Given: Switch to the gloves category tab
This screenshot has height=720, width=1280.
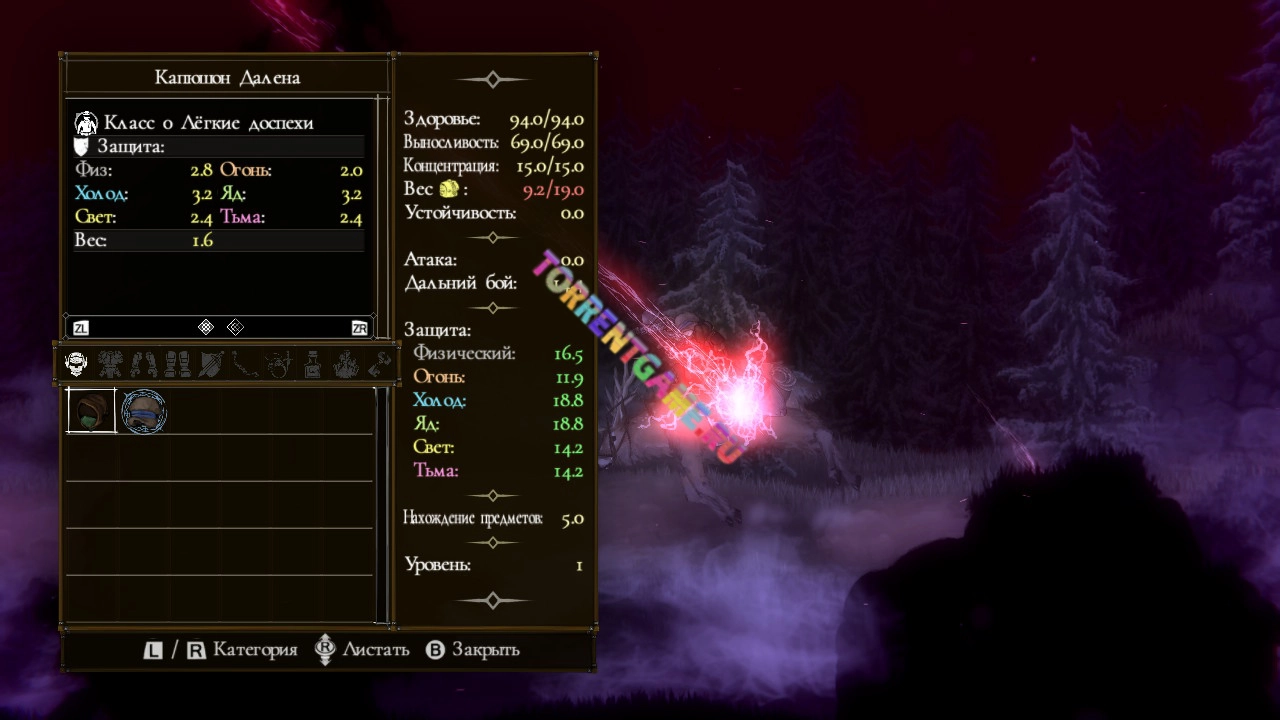Looking at the screenshot, I should point(144,364).
